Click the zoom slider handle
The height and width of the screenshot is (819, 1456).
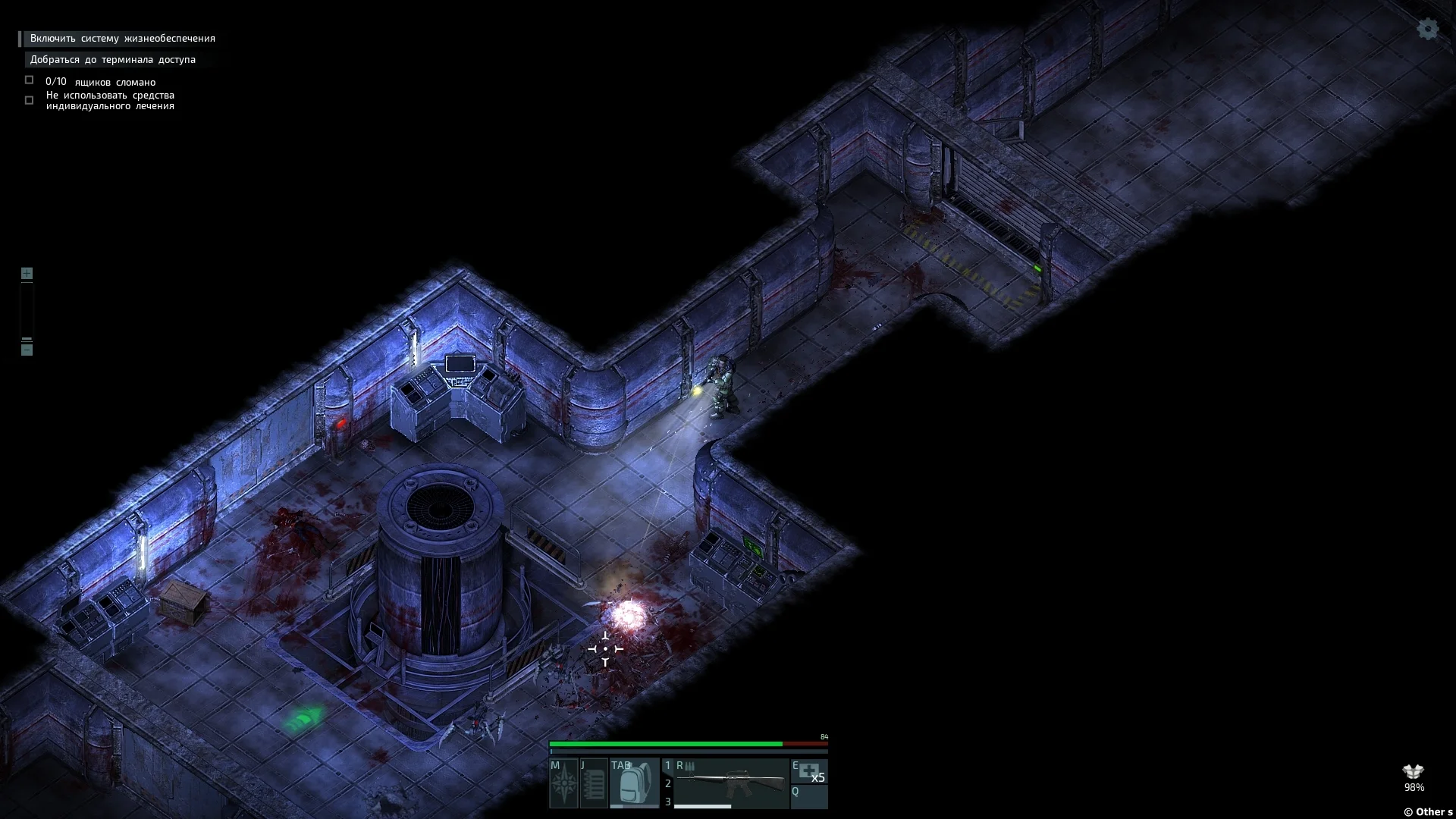[x=27, y=340]
